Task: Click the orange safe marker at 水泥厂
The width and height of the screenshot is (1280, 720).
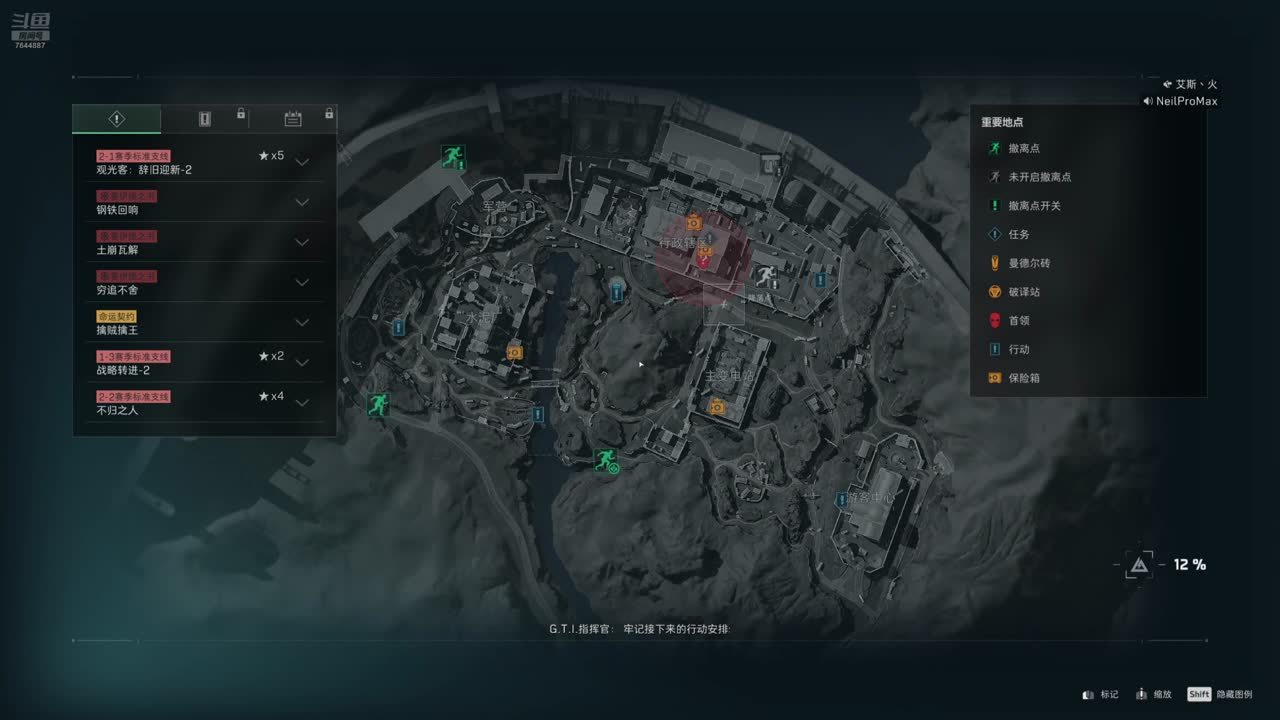Action: click(x=515, y=352)
